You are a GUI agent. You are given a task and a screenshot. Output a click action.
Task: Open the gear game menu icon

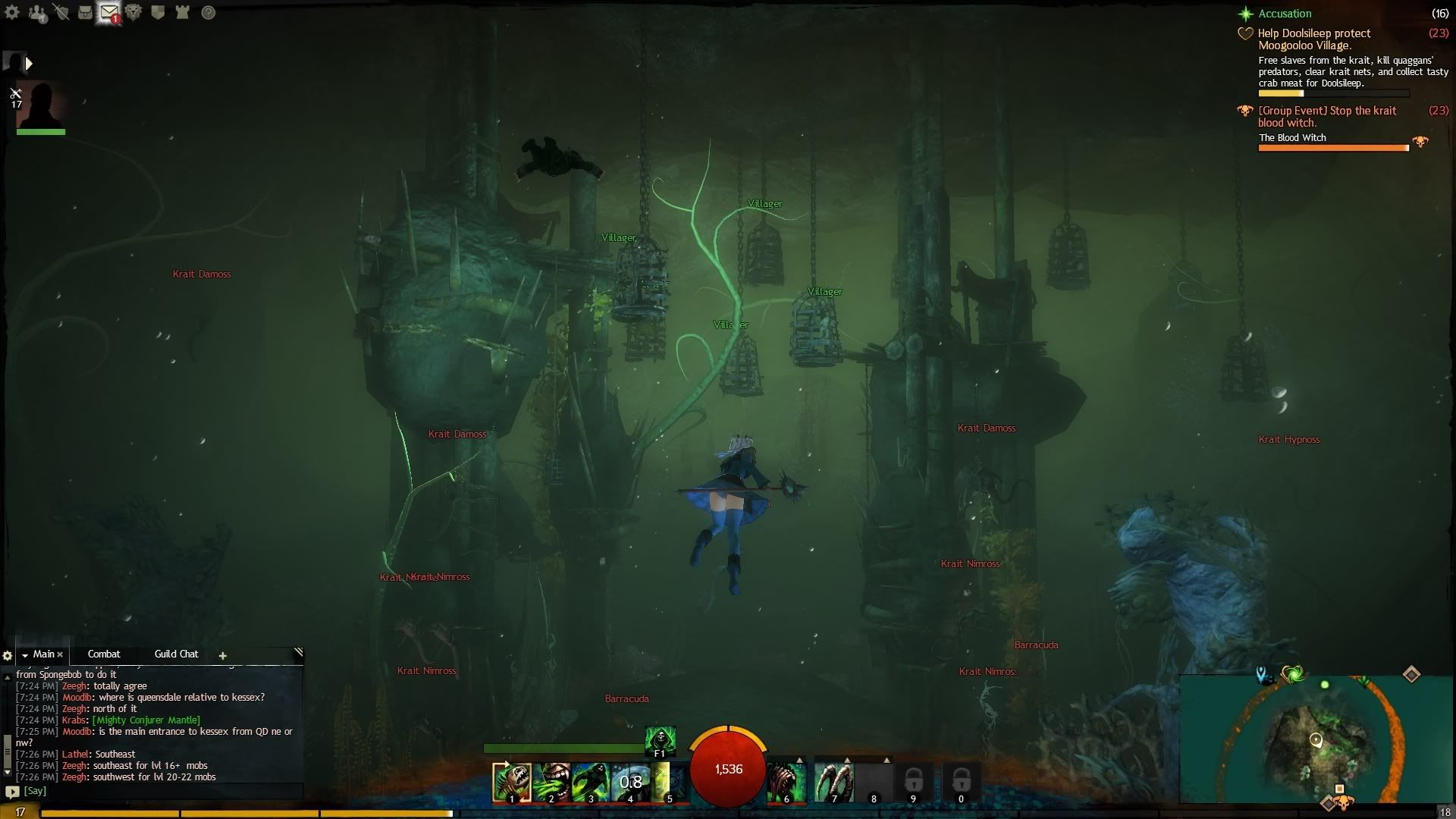[x=12, y=12]
